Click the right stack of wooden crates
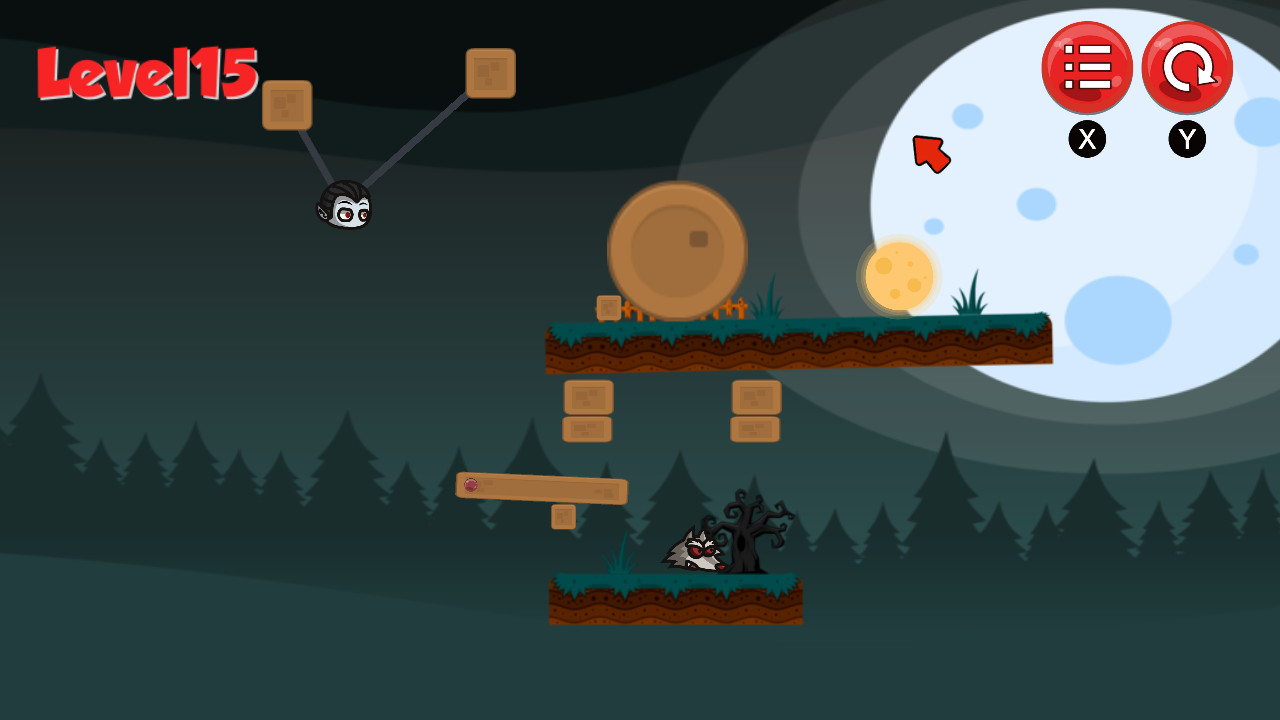This screenshot has width=1280, height=720. pyautogui.click(x=757, y=412)
